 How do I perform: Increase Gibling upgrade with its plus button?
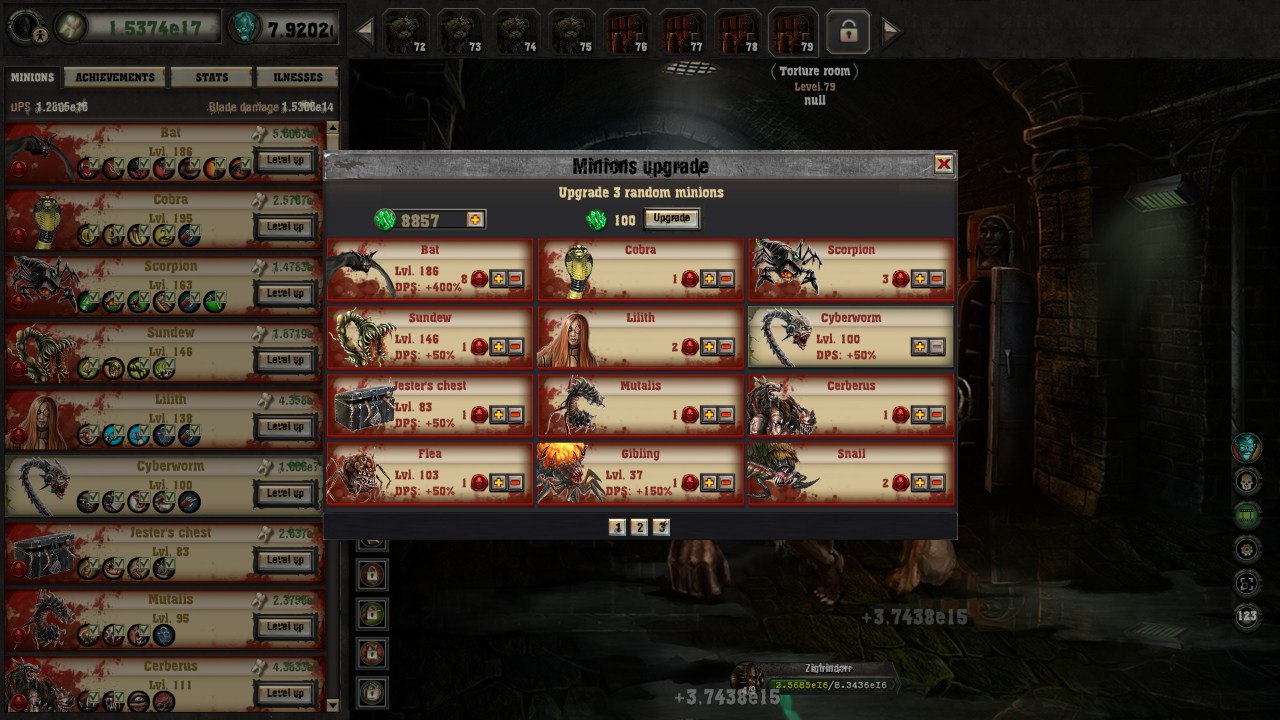[709, 483]
